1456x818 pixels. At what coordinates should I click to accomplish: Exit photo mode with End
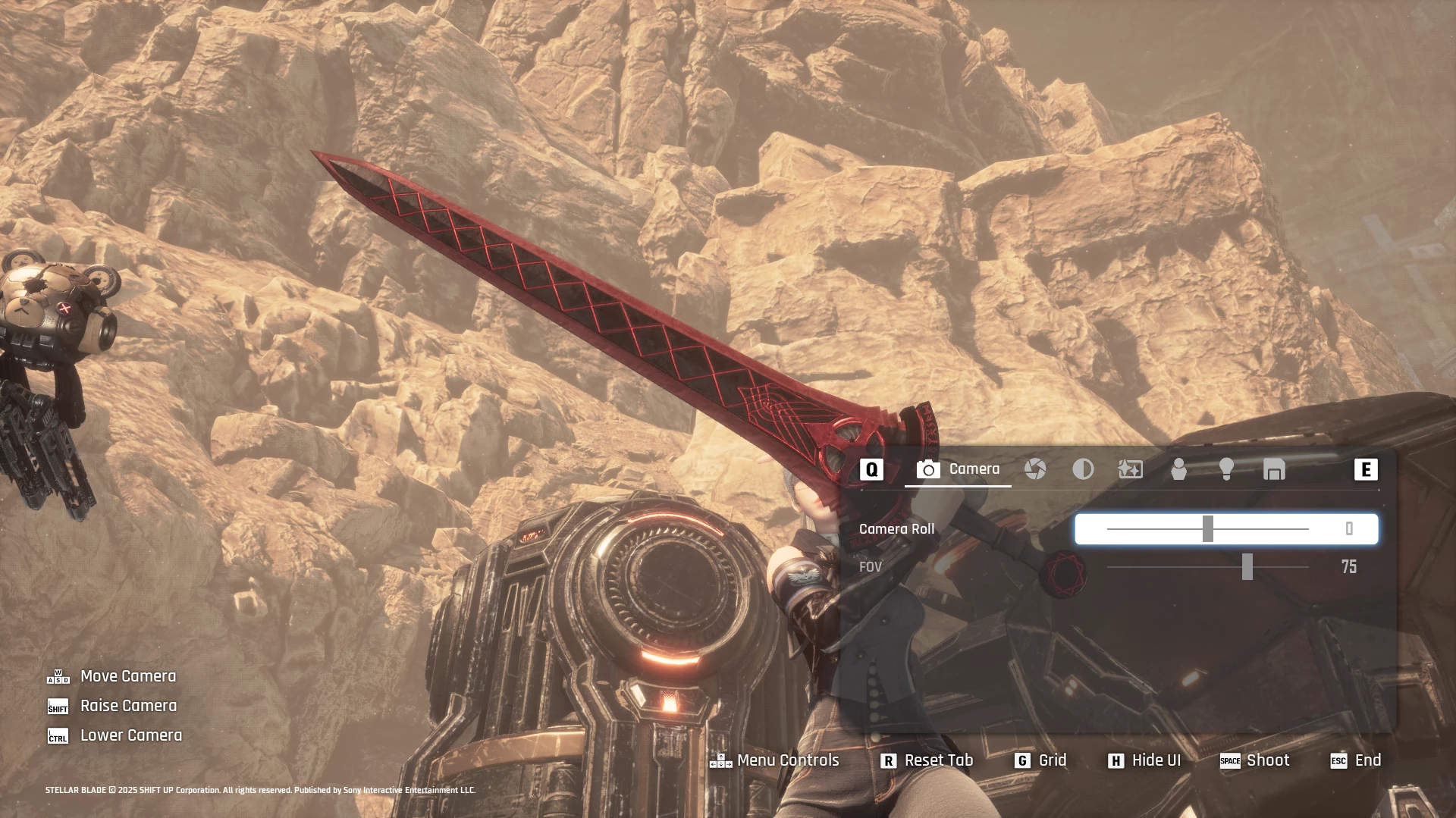[1357, 760]
